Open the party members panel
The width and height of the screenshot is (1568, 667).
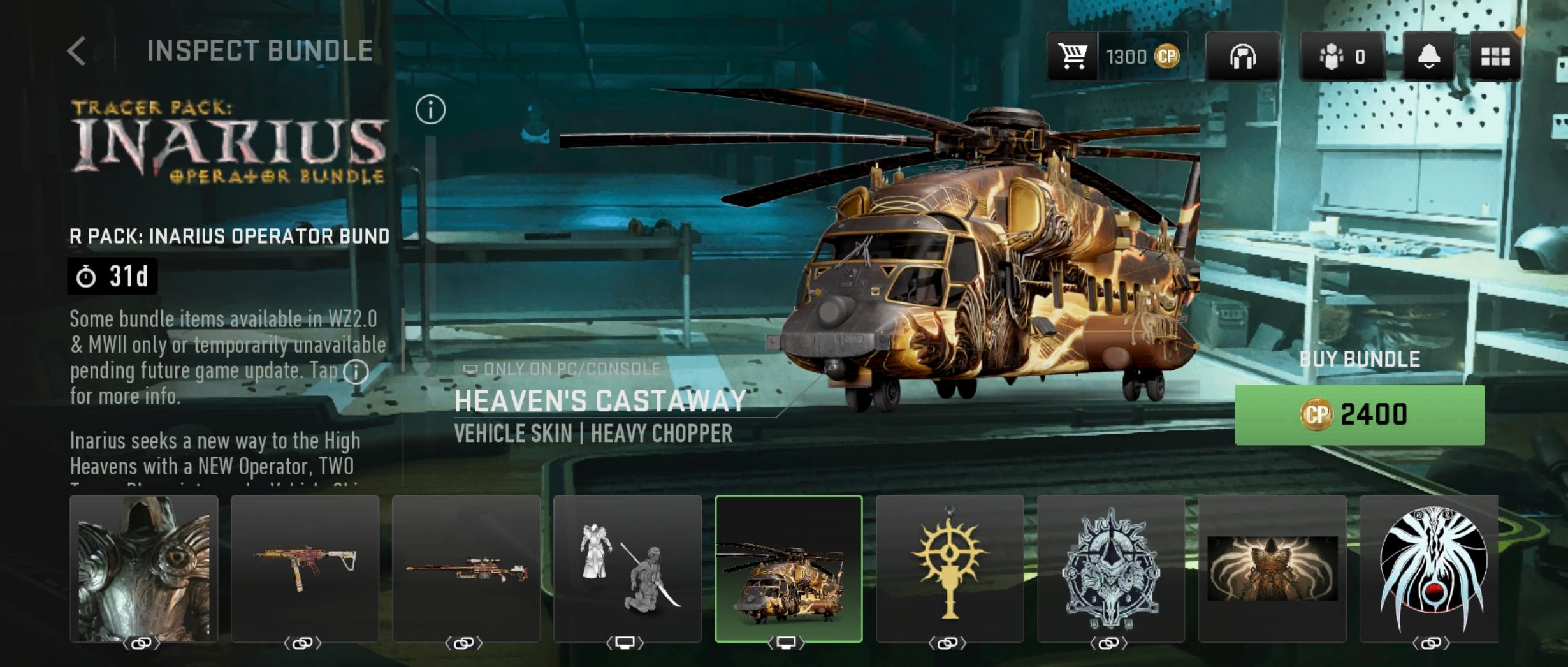[1342, 57]
